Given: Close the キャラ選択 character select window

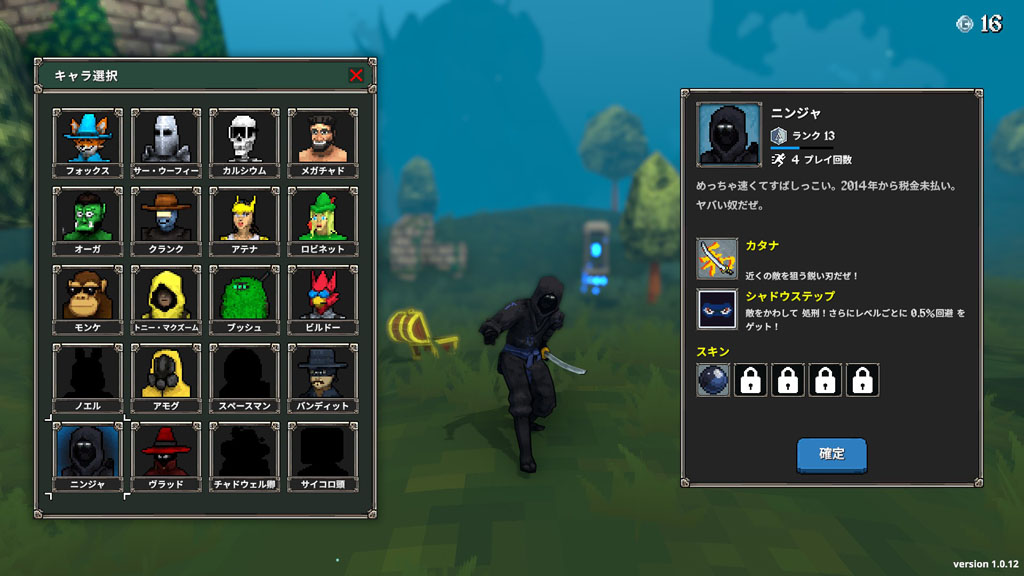Looking at the screenshot, I should (356, 75).
